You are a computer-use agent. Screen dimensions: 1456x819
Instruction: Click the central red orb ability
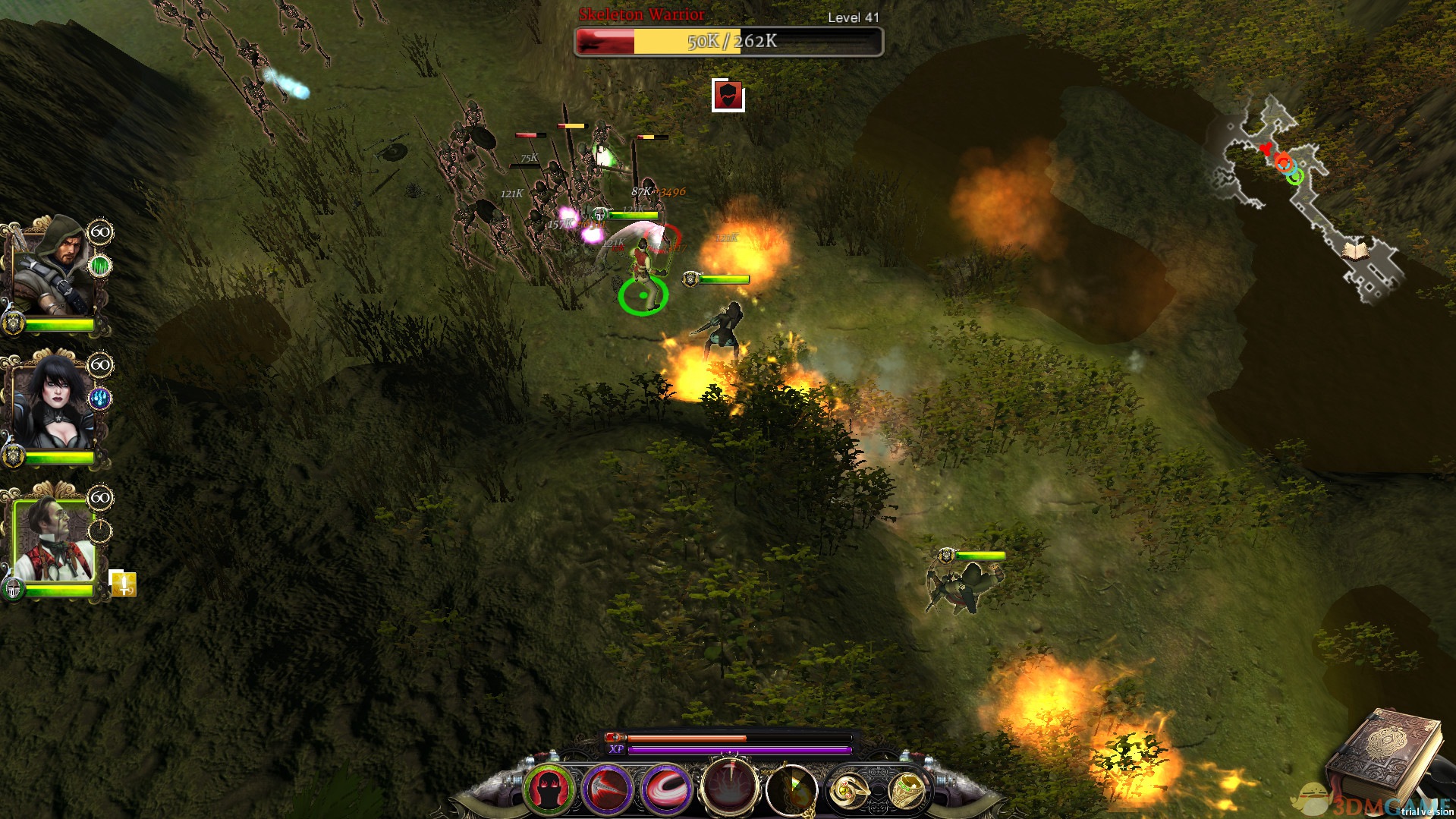click(729, 788)
